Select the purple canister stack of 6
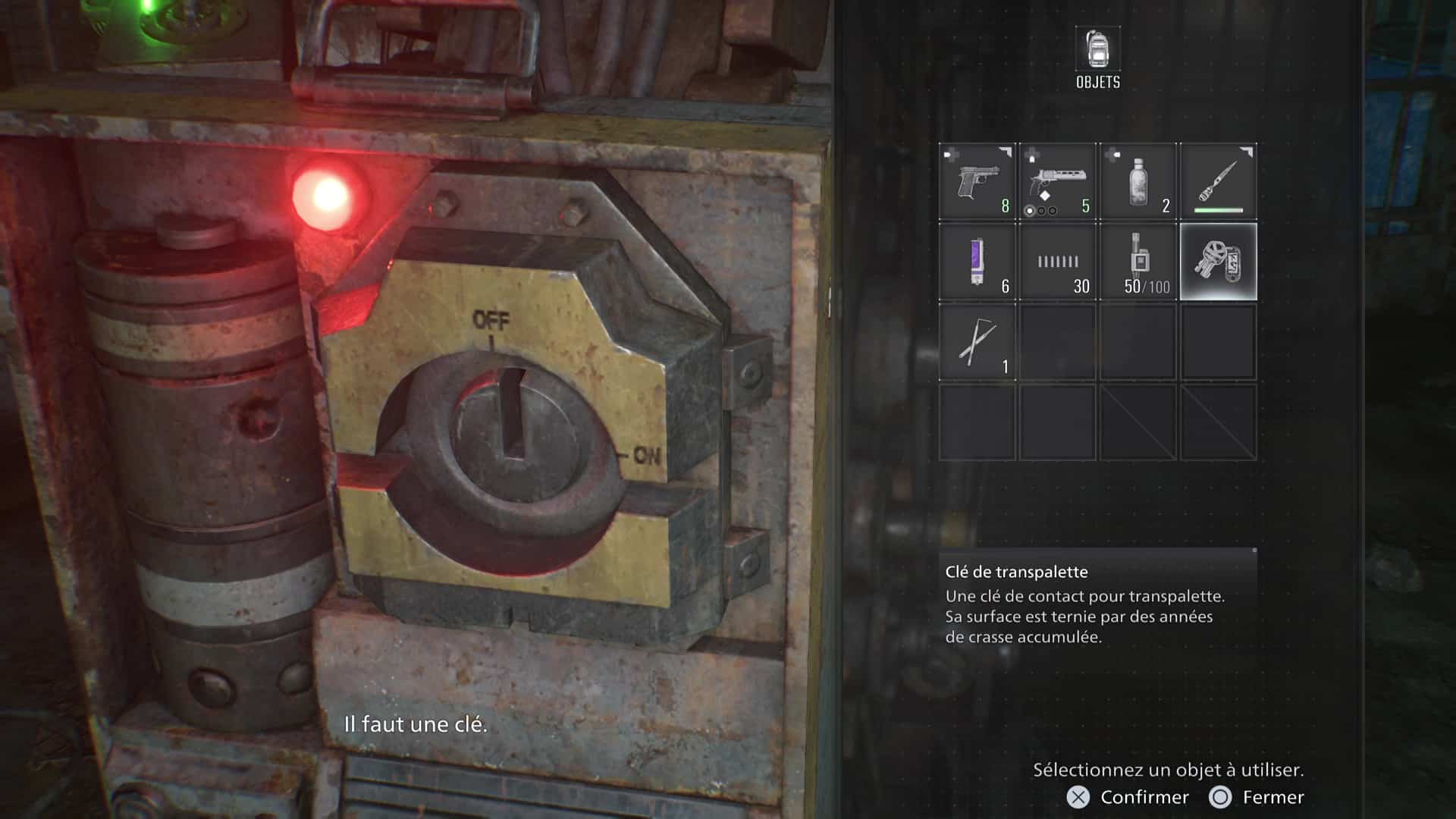Screen dimensions: 1456x819 pyautogui.click(x=977, y=262)
